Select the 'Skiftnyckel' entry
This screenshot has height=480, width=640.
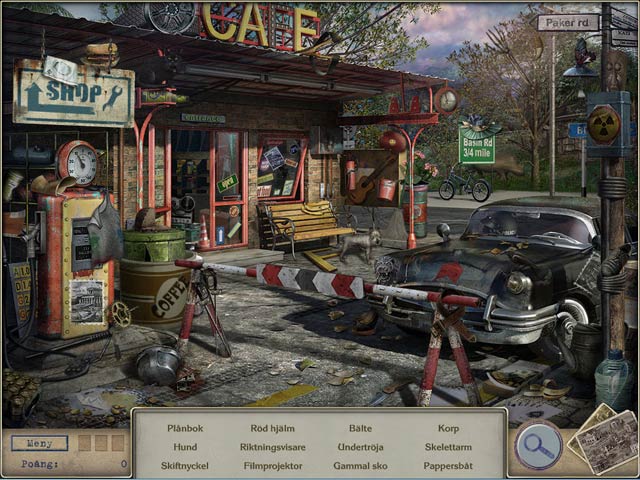[x=185, y=465]
